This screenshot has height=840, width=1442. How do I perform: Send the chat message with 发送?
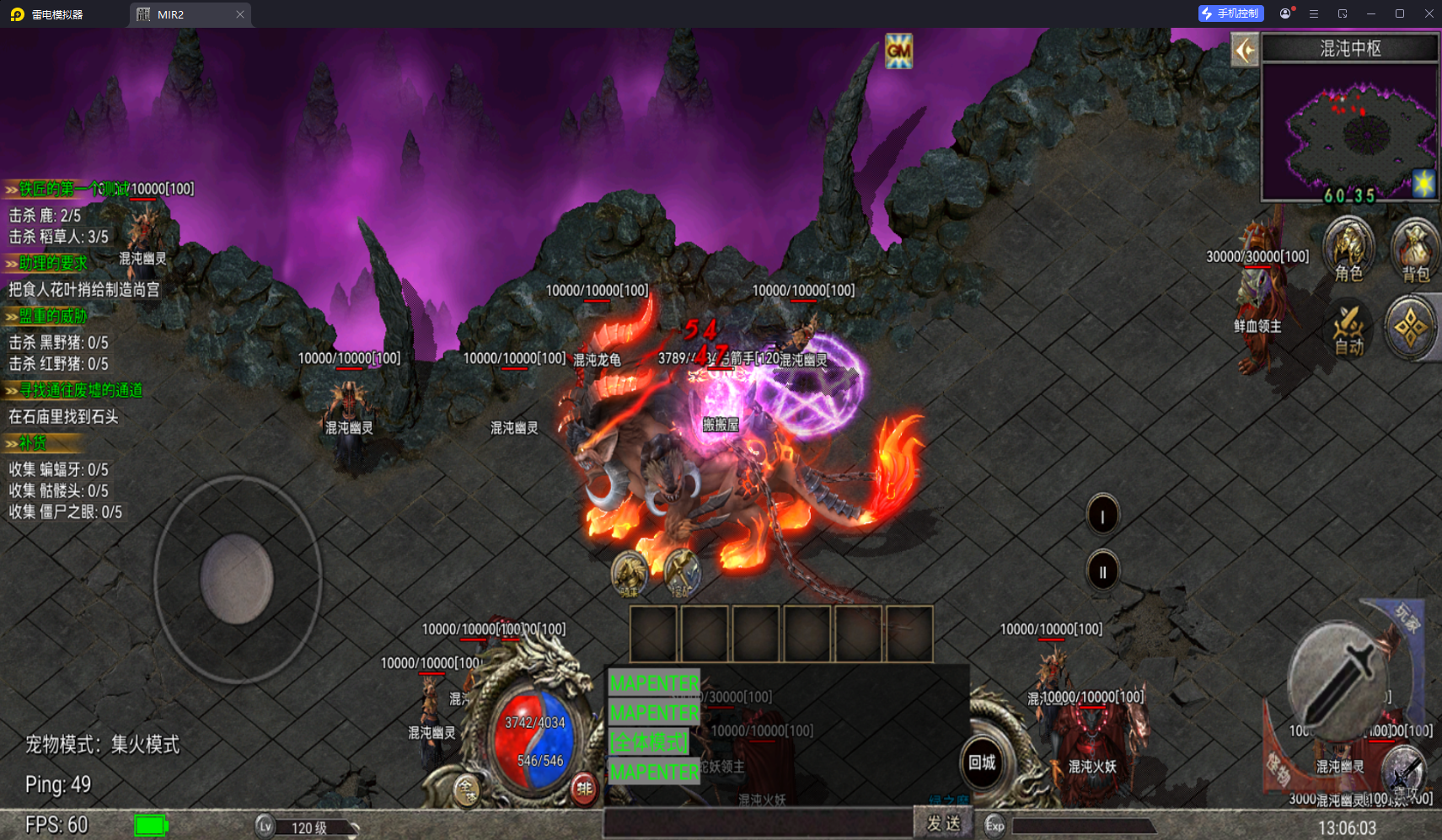[943, 823]
